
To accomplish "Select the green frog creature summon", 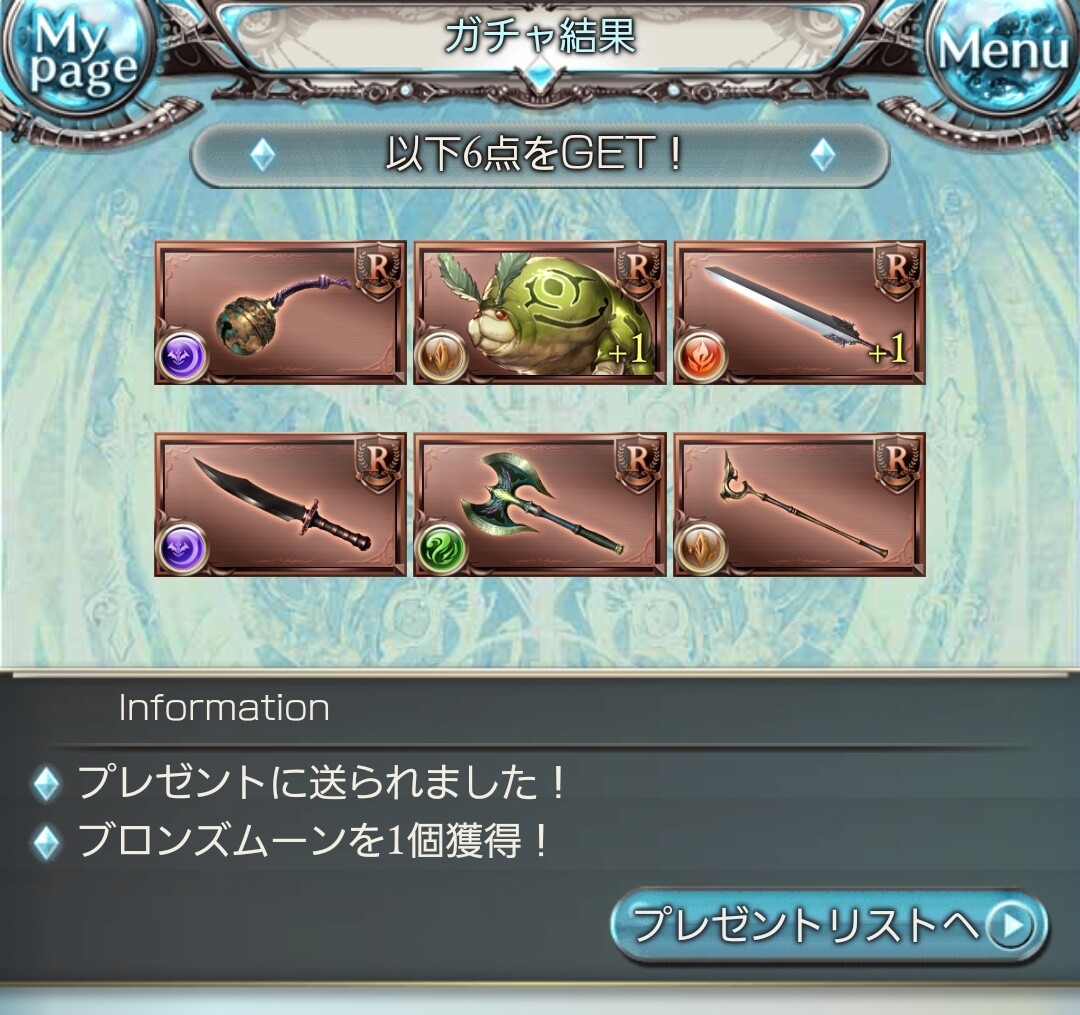I will [x=540, y=312].
